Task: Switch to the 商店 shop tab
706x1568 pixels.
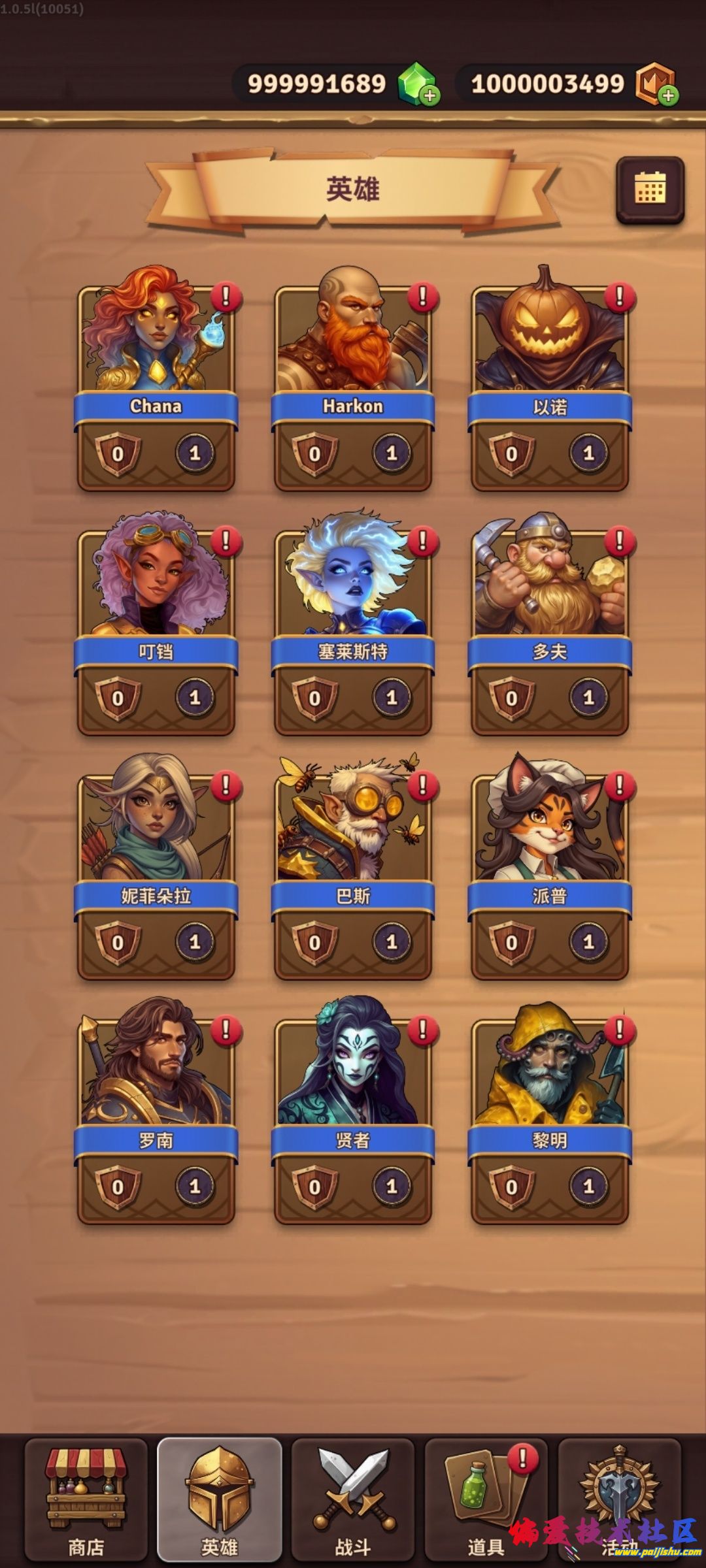Action: [86, 1500]
